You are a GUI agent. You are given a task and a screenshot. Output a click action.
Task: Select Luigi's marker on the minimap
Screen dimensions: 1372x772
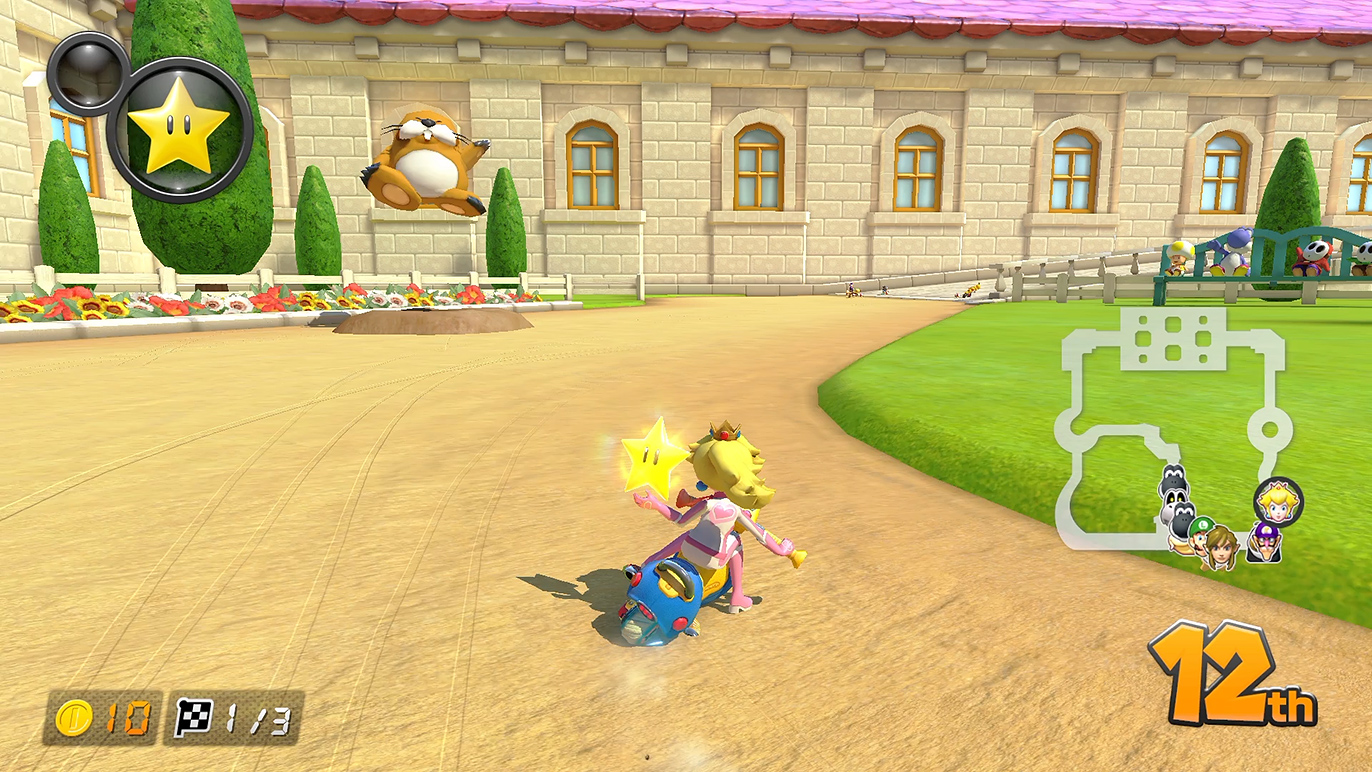pyautogui.click(x=1200, y=531)
